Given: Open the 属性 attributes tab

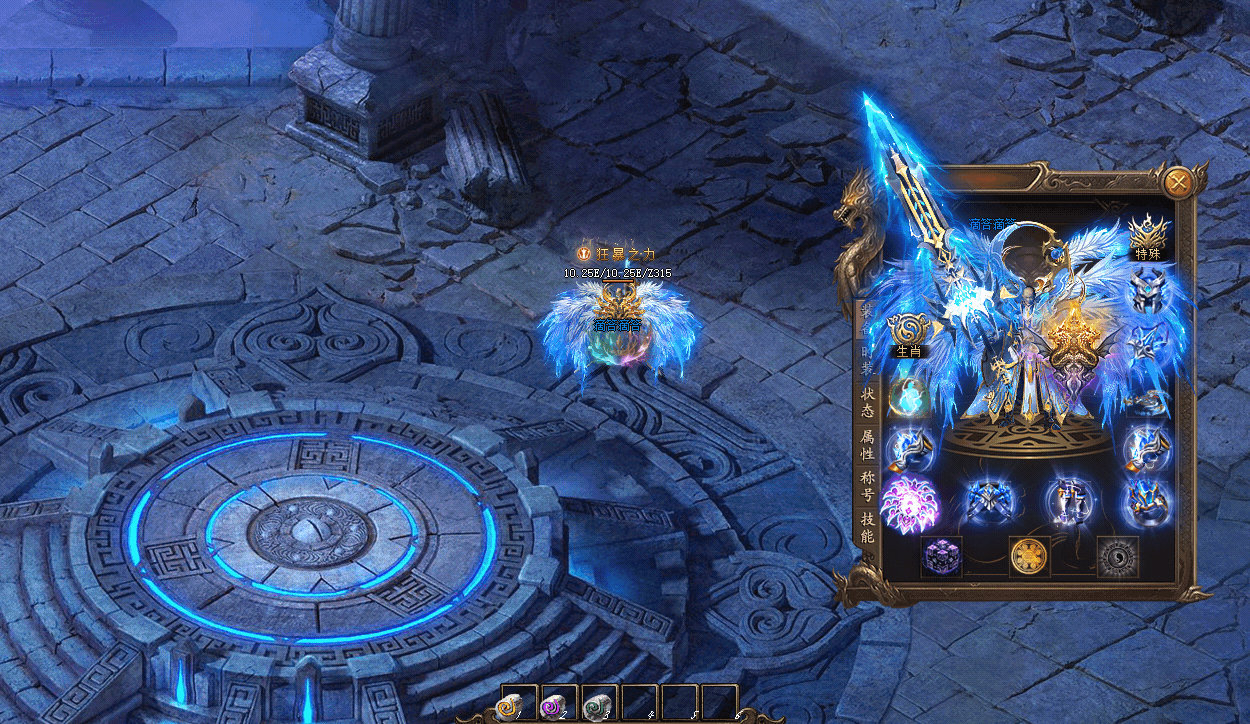Looking at the screenshot, I should click(867, 448).
